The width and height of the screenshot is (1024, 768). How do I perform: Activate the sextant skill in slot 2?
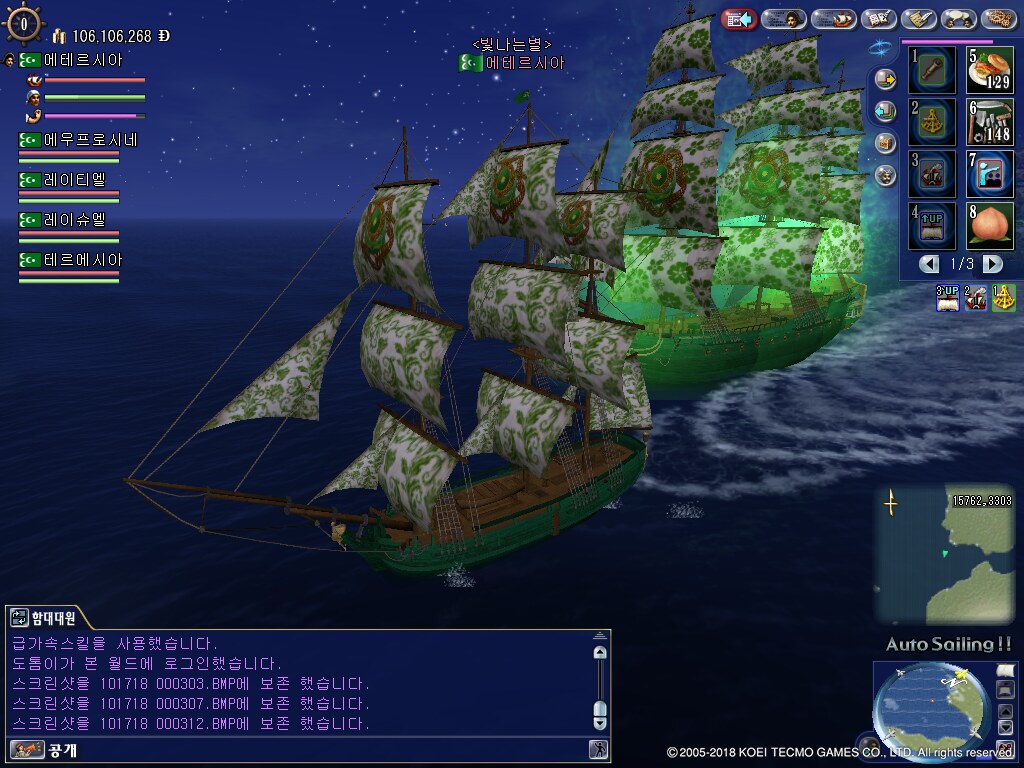point(931,121)
